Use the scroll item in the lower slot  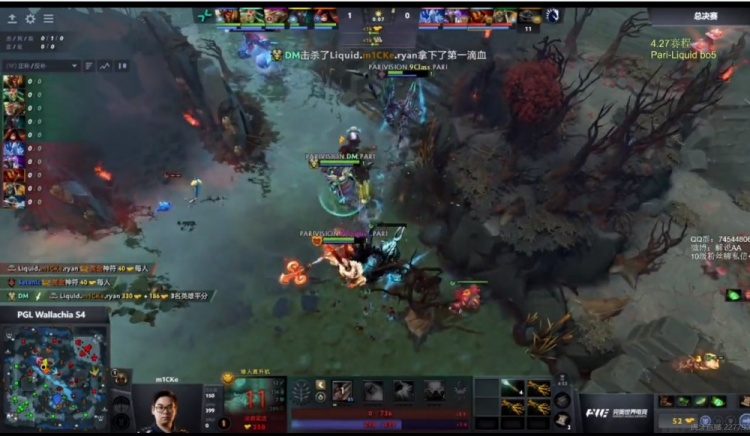click(x=562, y=421)
